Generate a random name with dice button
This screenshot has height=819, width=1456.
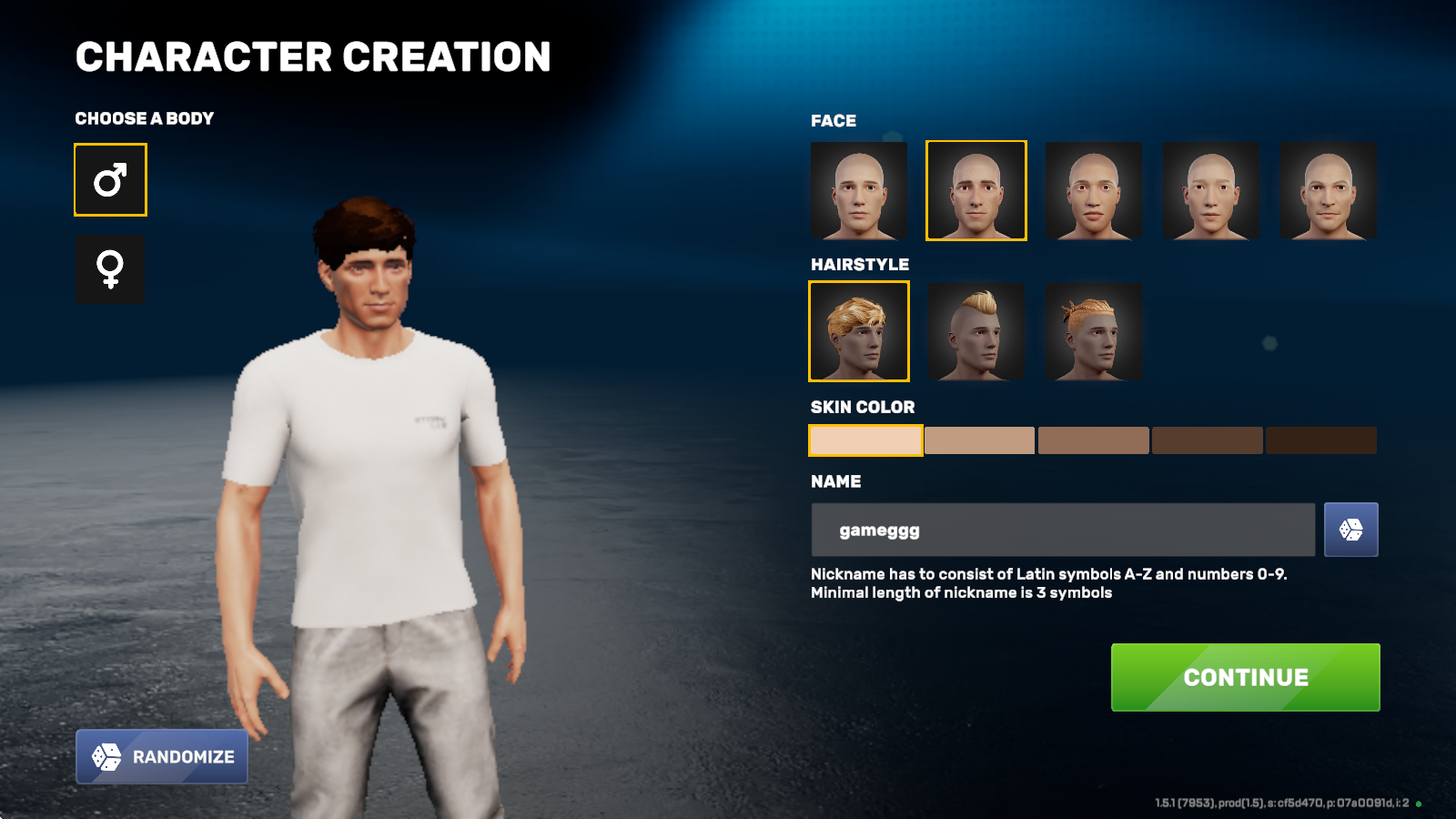[1350, 530]
